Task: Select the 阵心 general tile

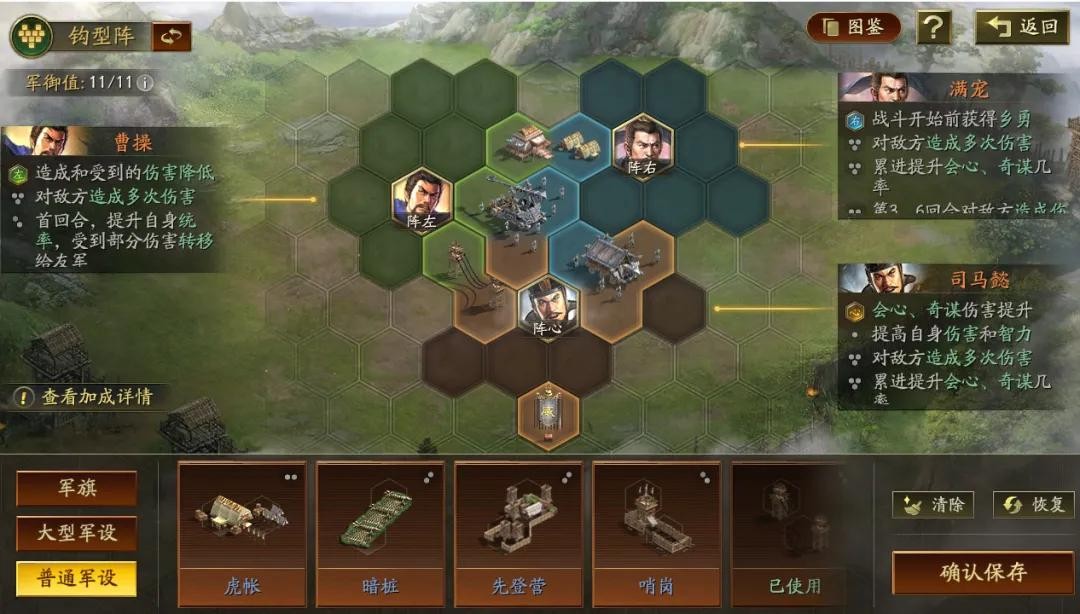Action: (x=548, y=307)
